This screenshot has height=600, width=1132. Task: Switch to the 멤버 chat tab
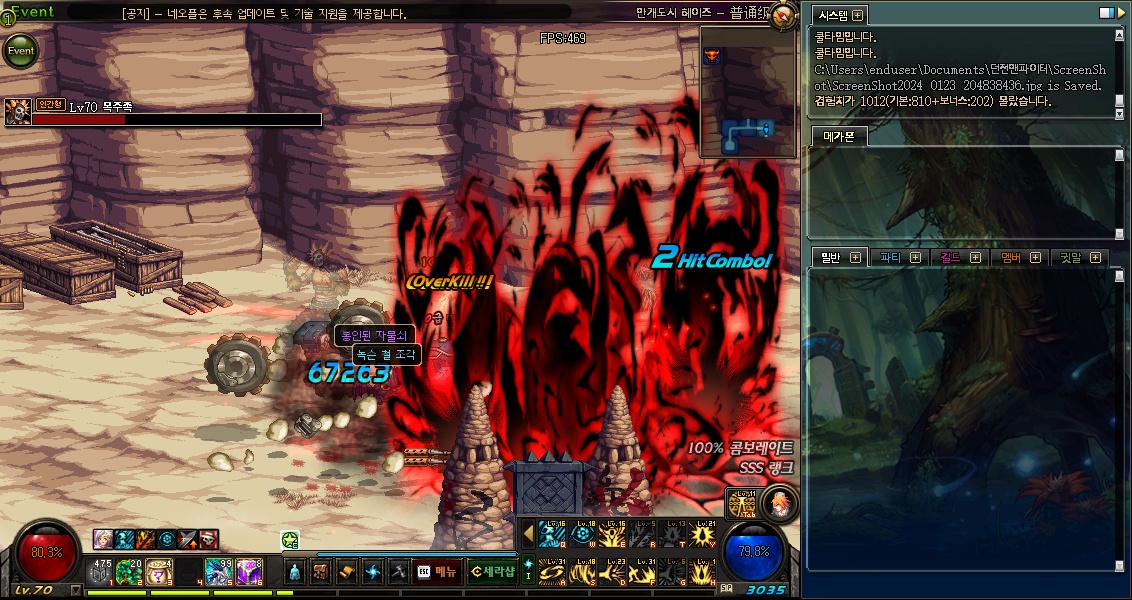1017,258
